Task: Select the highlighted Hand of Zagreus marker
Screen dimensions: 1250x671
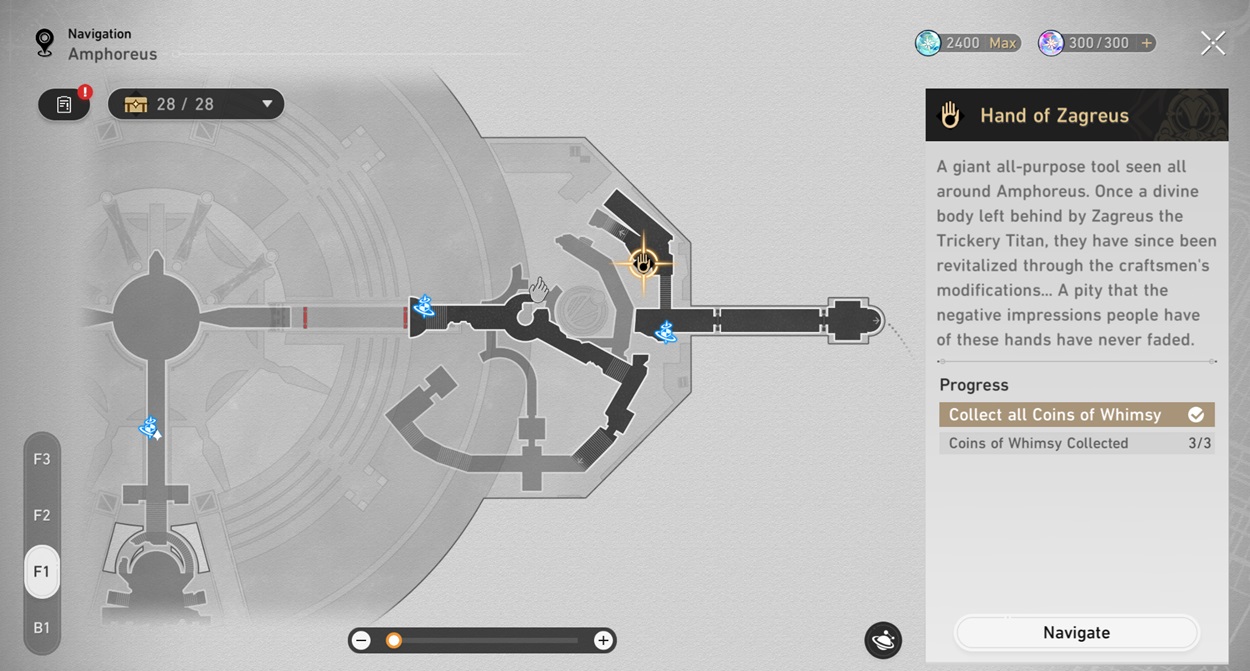Action: coord(643,263)
